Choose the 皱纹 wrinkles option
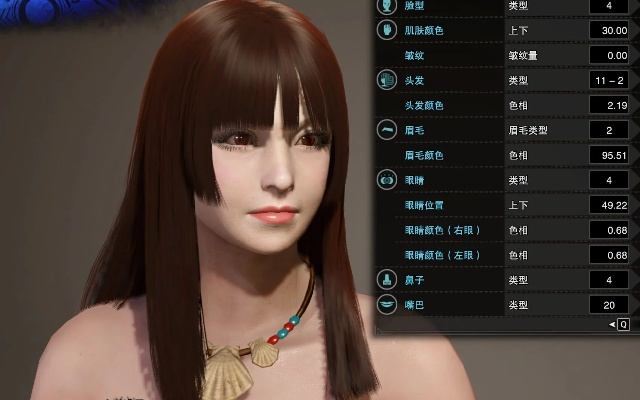 click(416, 56)
